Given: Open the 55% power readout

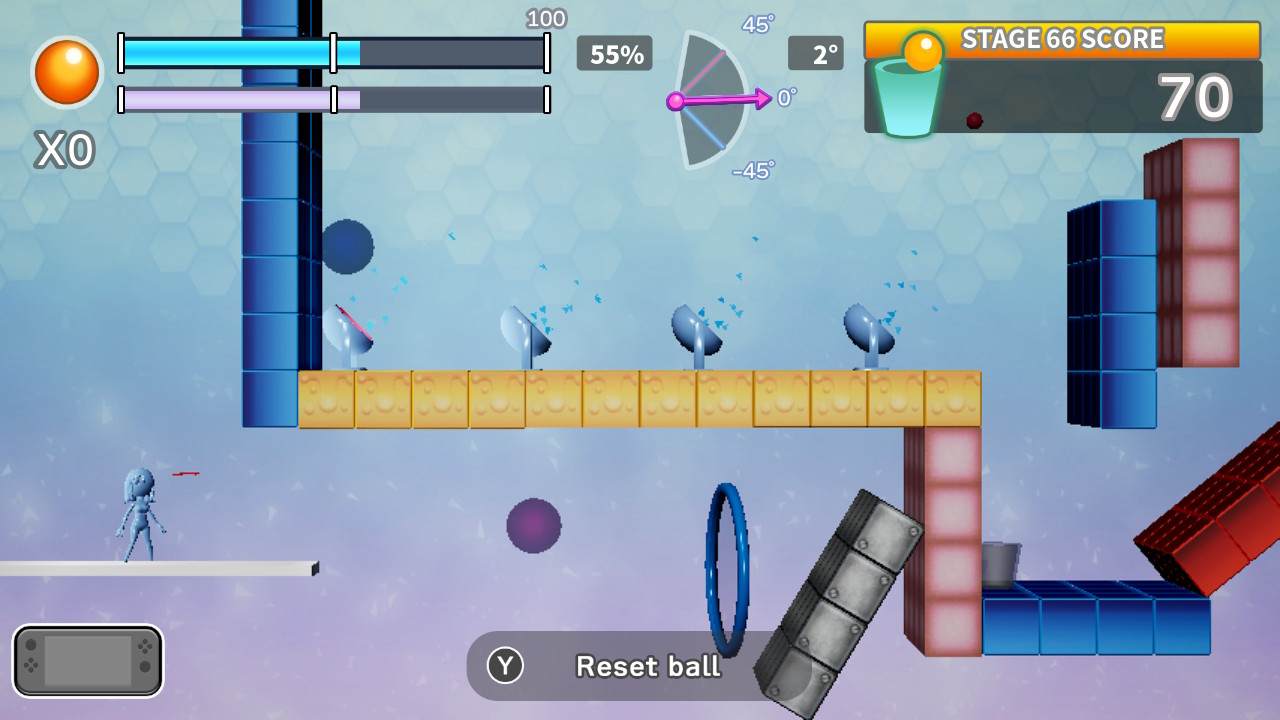Looking at the screenshot, I should tap(614, 55).
